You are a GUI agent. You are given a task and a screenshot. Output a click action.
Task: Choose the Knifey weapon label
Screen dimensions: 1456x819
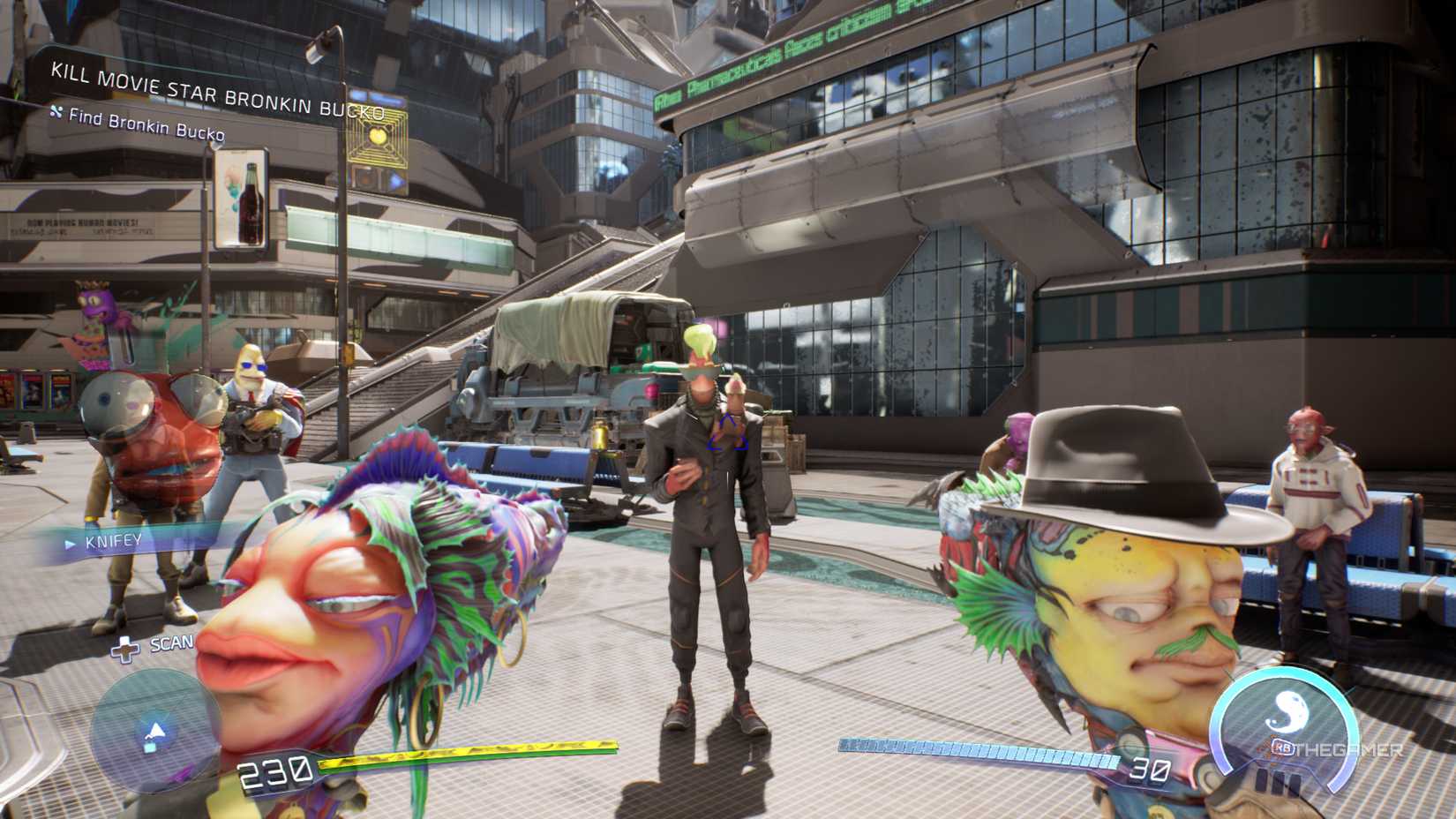[x=113, y=541]
